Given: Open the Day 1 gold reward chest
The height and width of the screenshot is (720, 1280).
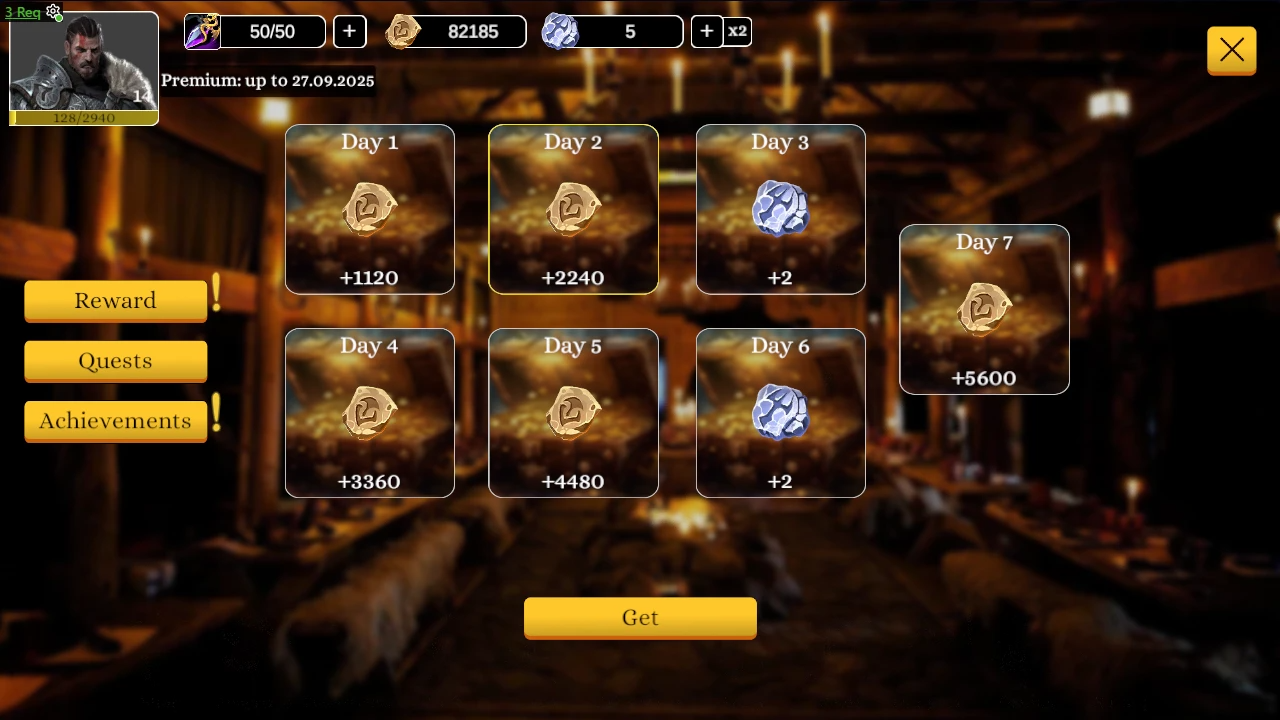Looking at the screenshot, I should pos(369,207).
